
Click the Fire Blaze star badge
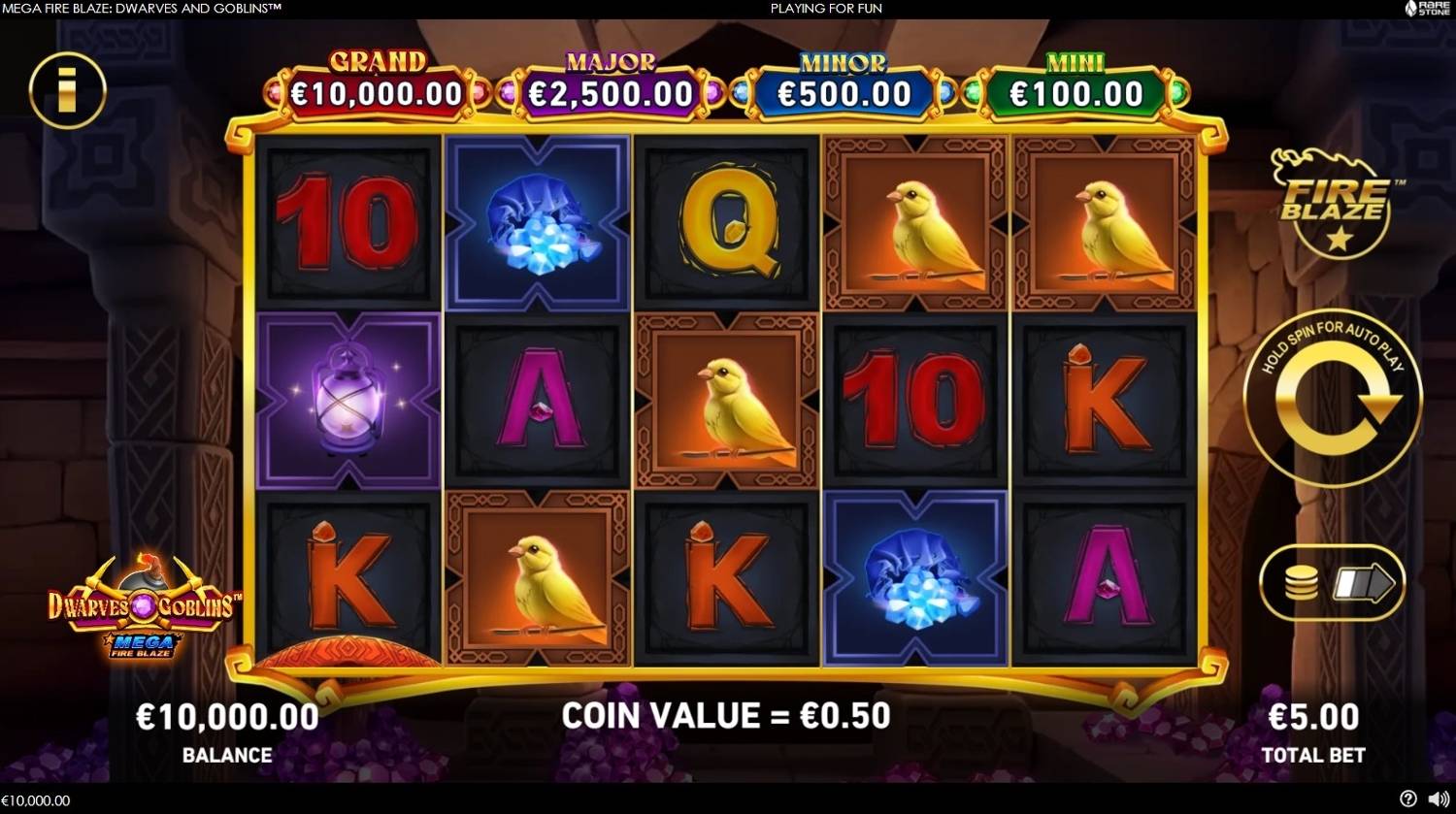1338,206
